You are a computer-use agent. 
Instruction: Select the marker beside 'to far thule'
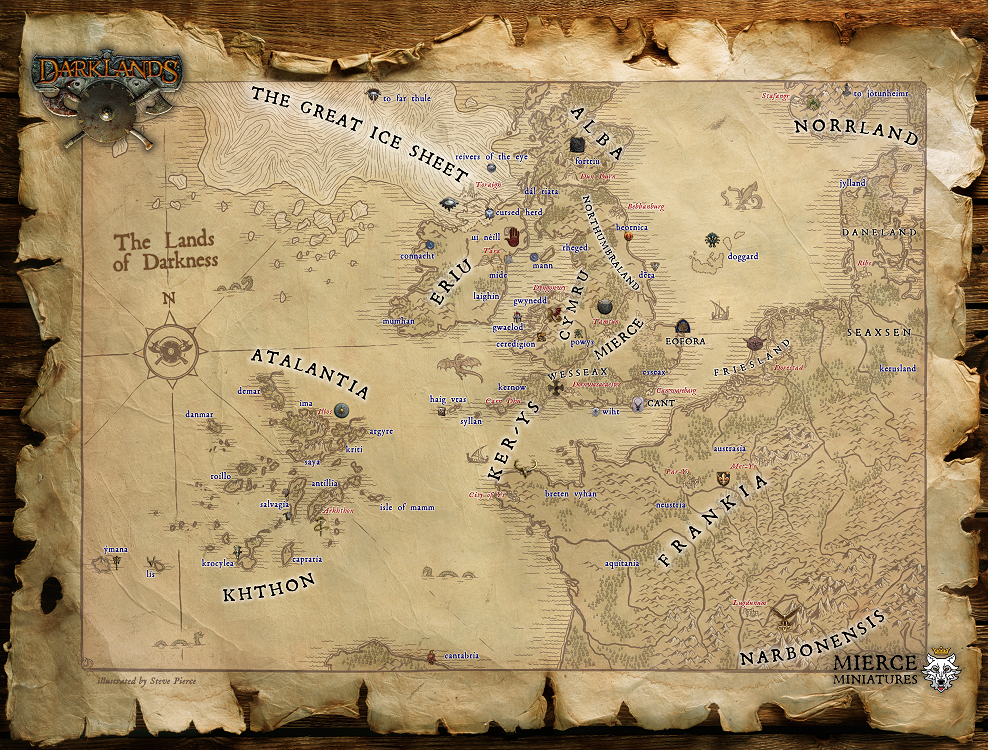373,96
